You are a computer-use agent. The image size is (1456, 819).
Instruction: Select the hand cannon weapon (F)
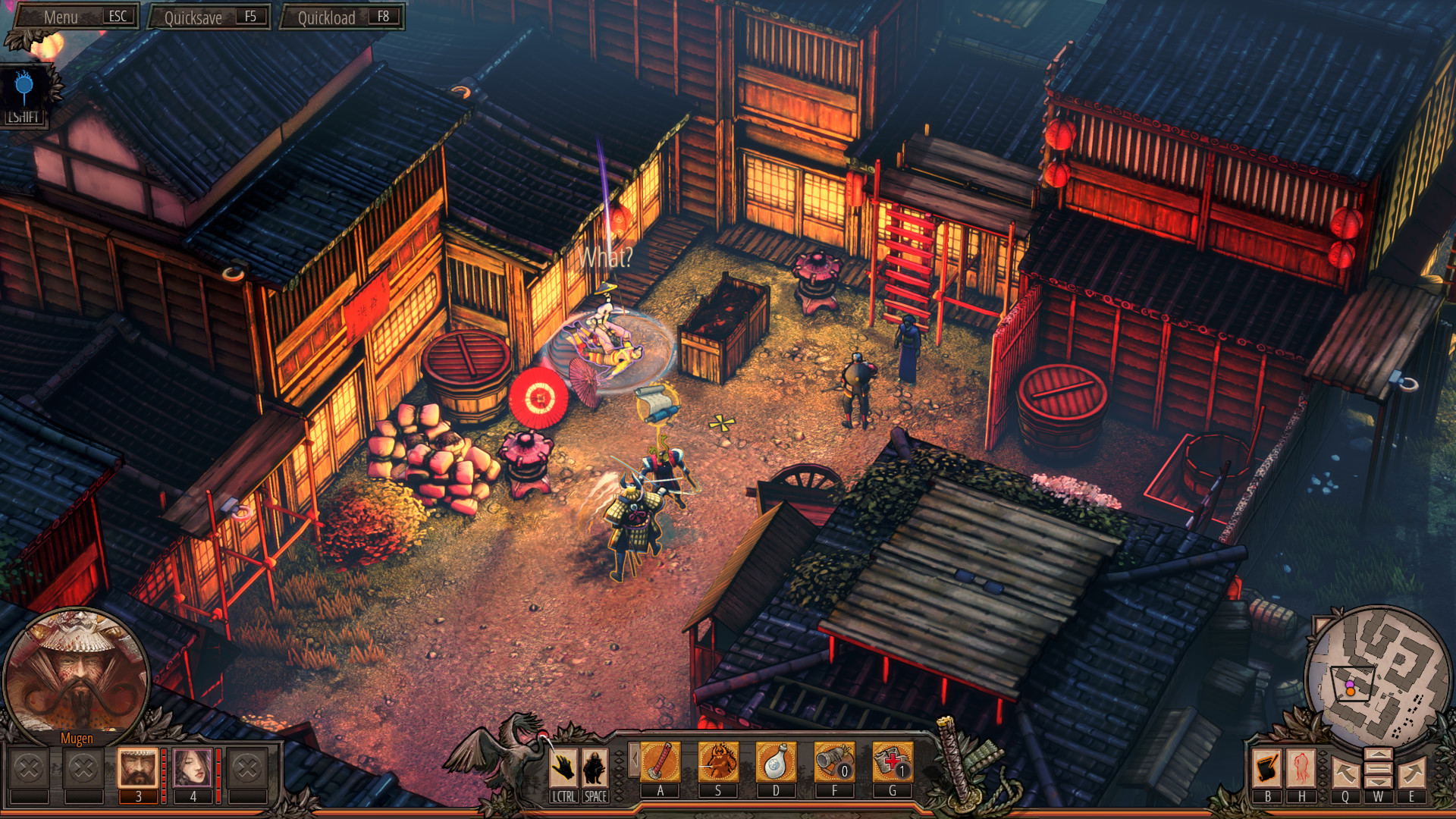coord(834,763)
